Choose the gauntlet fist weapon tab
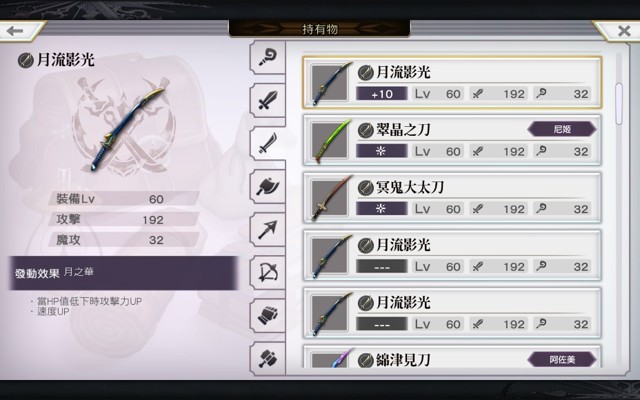The width and height of the screenshot is (640, 400). coord(269,314)
